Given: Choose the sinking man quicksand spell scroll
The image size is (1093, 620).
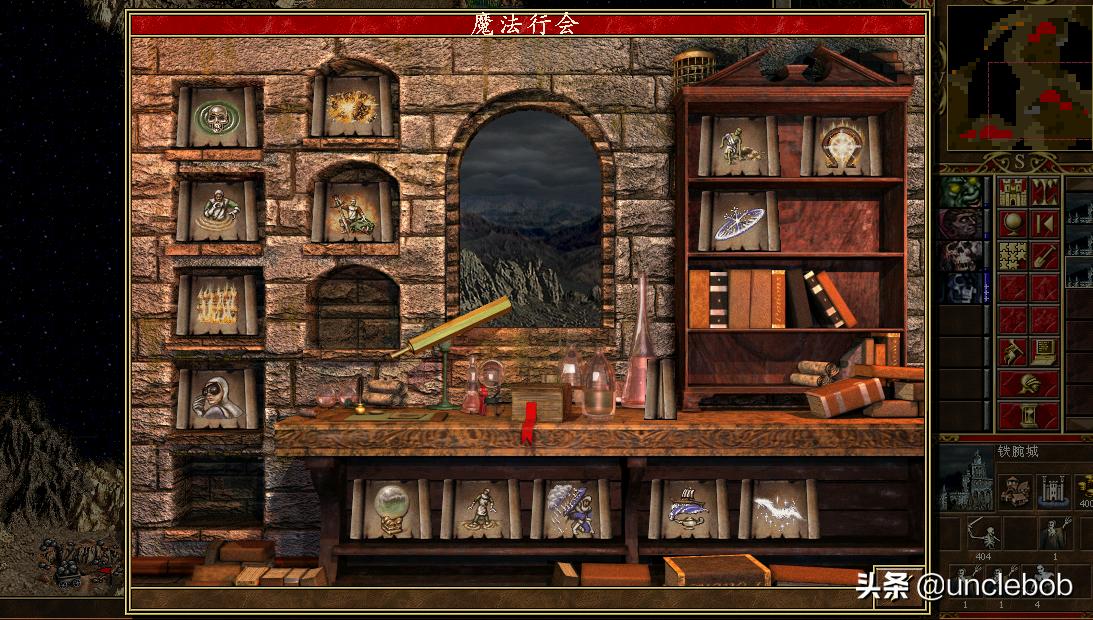Looking at the screenshot, I should pos(218,210).
